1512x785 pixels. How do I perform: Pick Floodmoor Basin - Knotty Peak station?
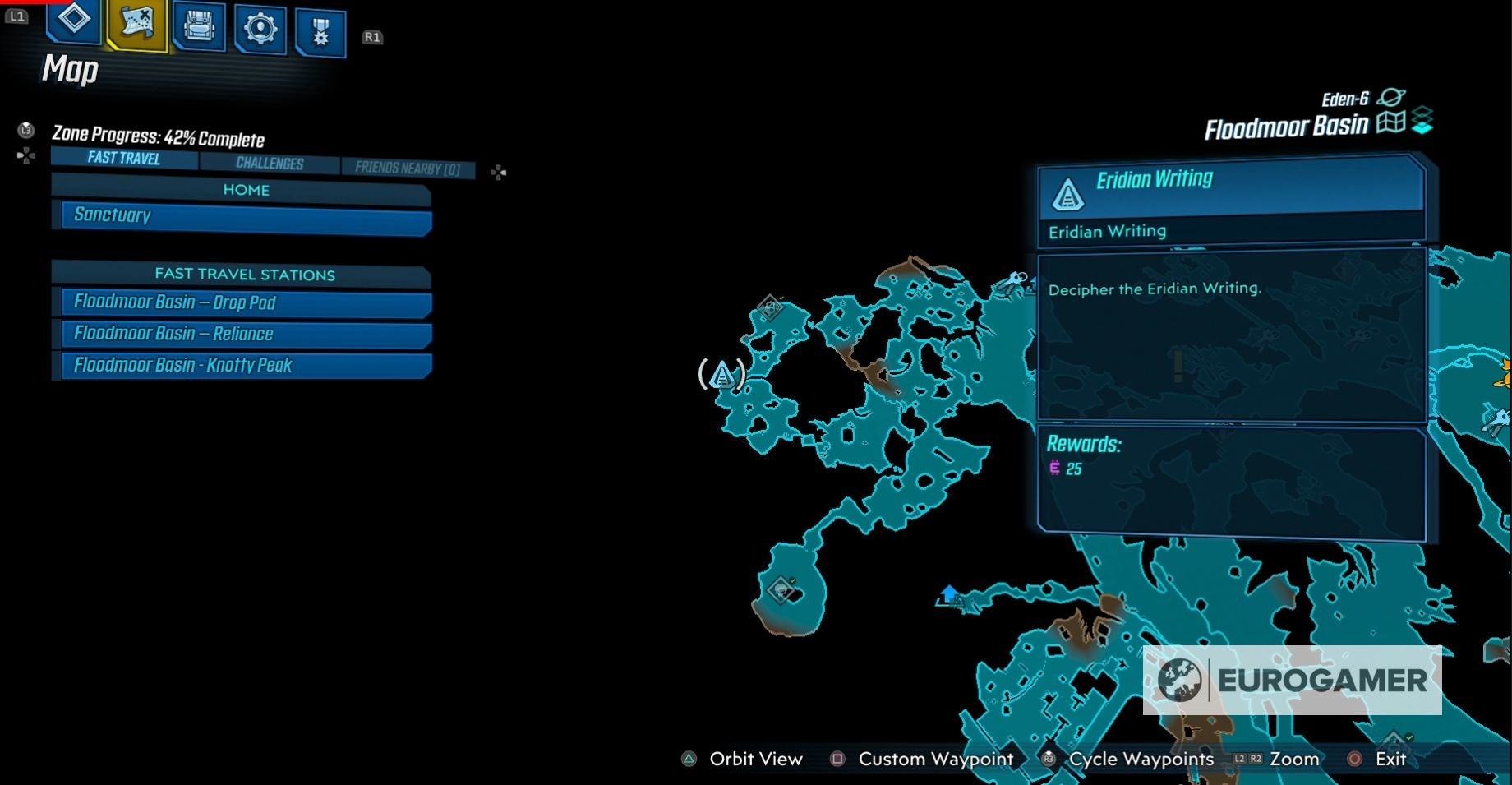[x=242, y=365]
